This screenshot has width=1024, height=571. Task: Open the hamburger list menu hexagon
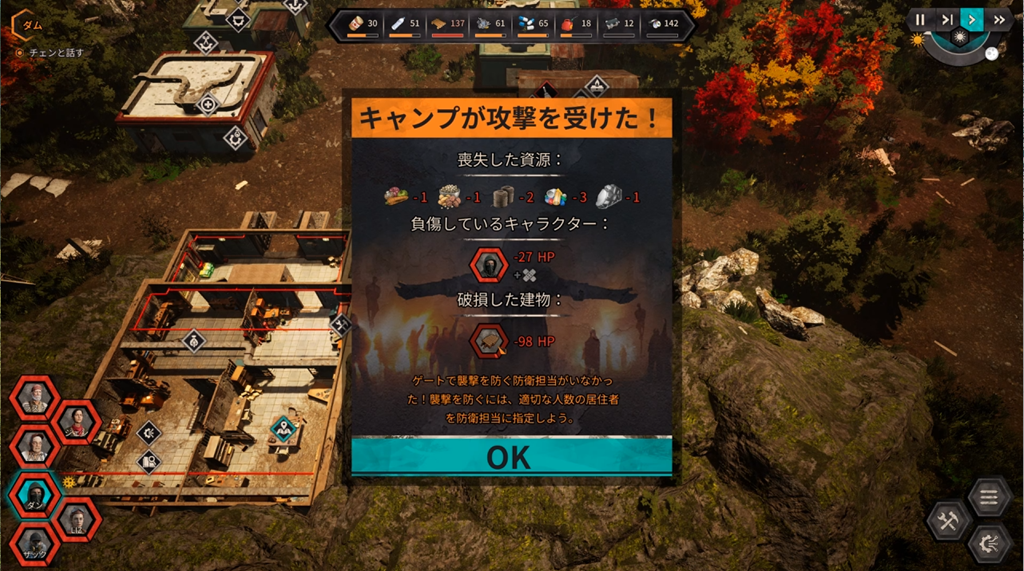[989, 496]
